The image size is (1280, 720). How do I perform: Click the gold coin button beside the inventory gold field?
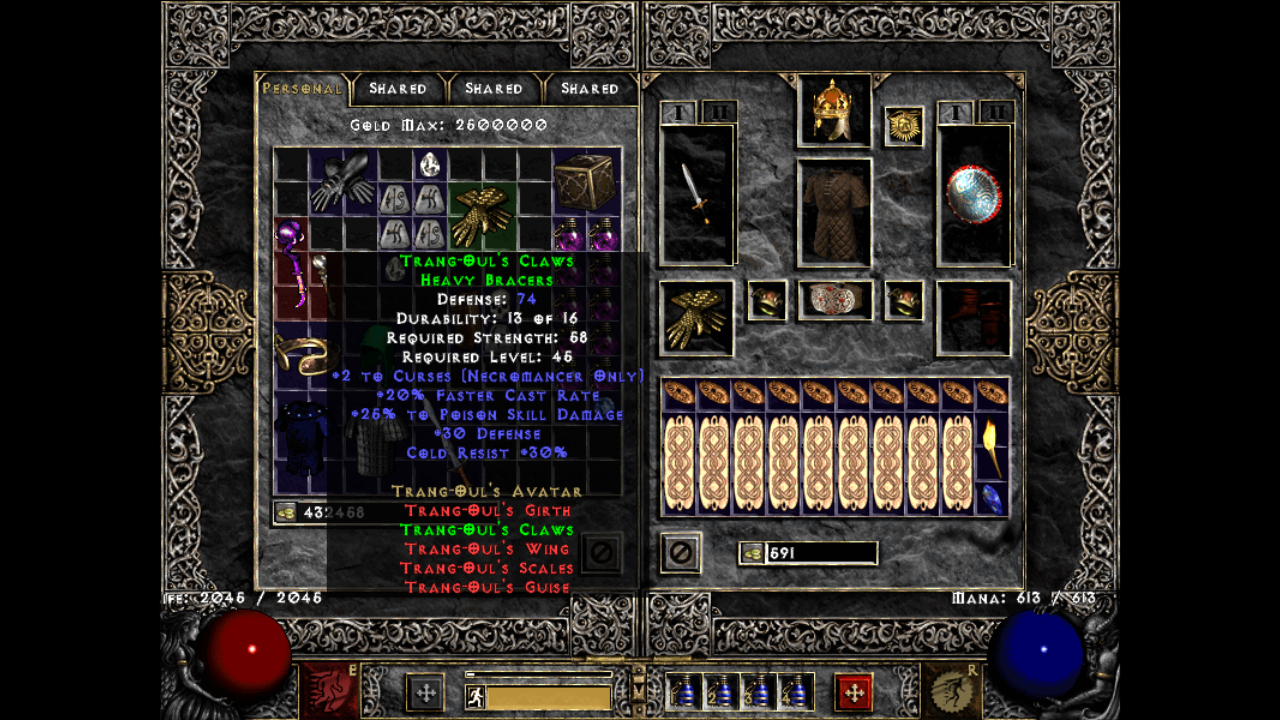[x=752, y=553]
